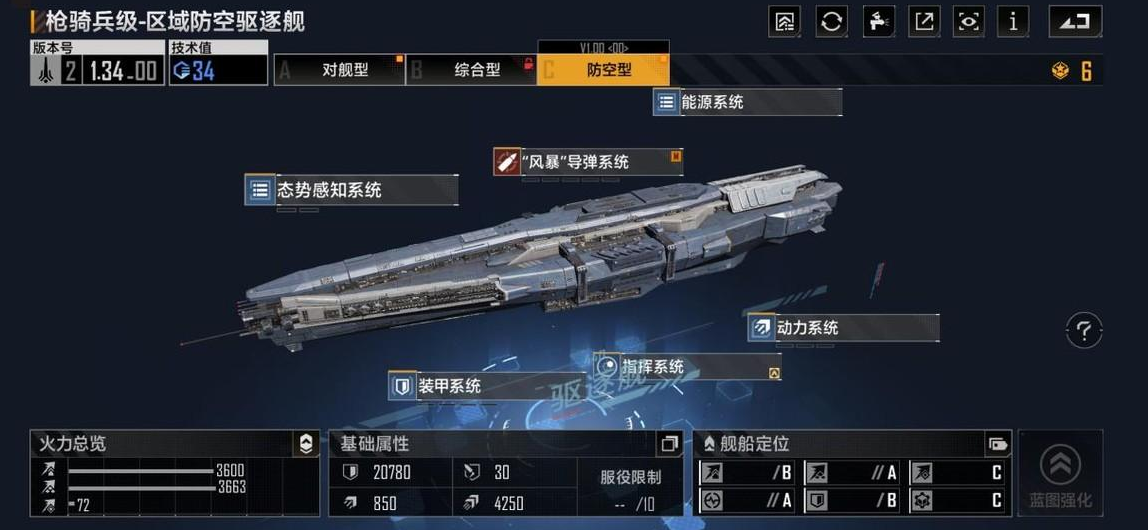Open the 能源系统 module label
This screenshot has width=1148, height=530.
(x=747, y=102)
